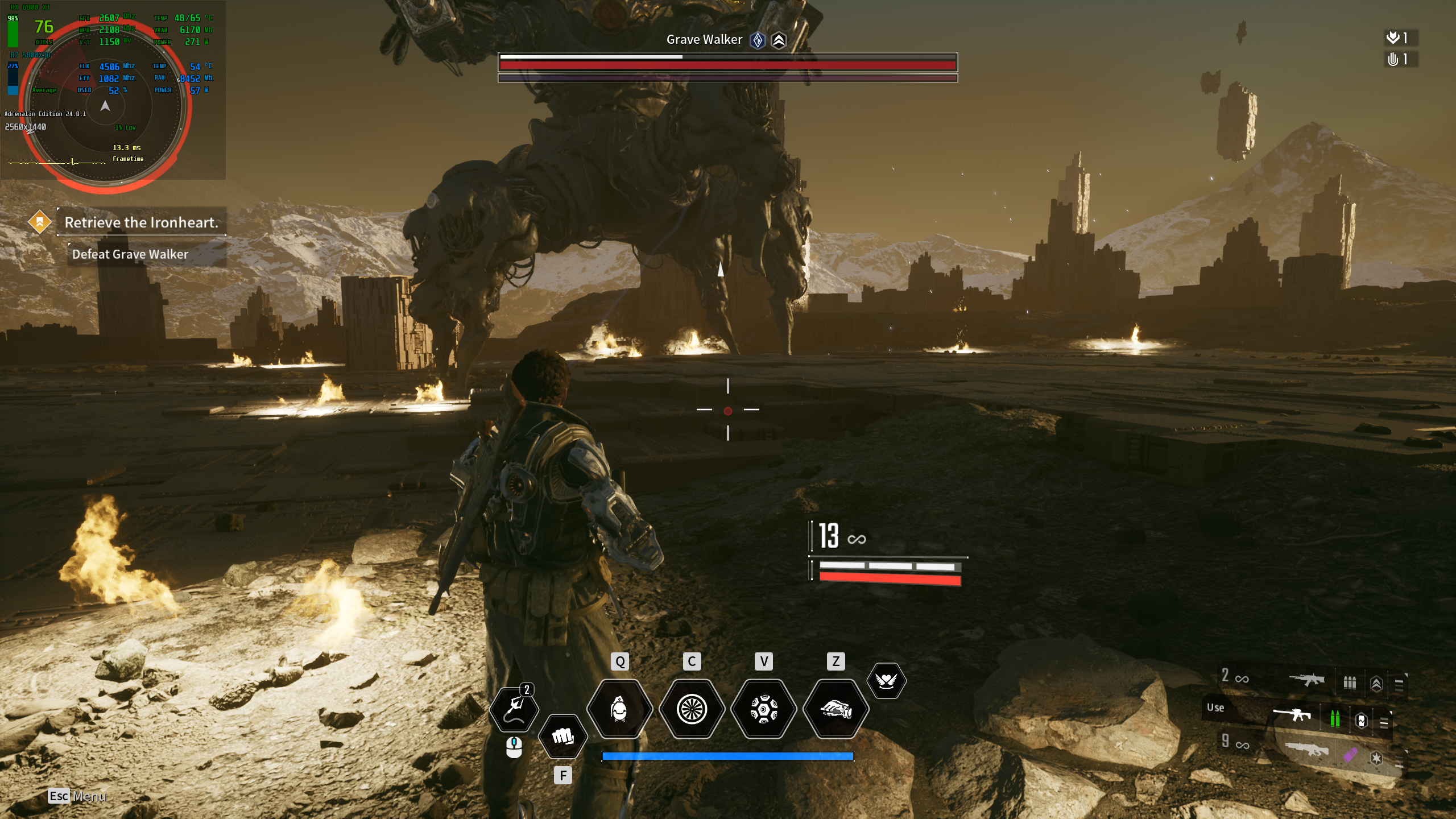This screenshot has height=819, width=1456.
Task: Switch to the submachine gun weapon slot
Action: coord(1306,680)
